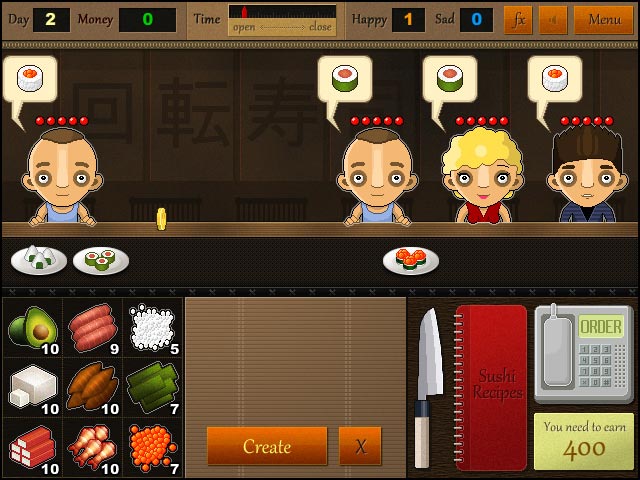
Task: Select the plate of roe sushi
Action: click(410, 260)
